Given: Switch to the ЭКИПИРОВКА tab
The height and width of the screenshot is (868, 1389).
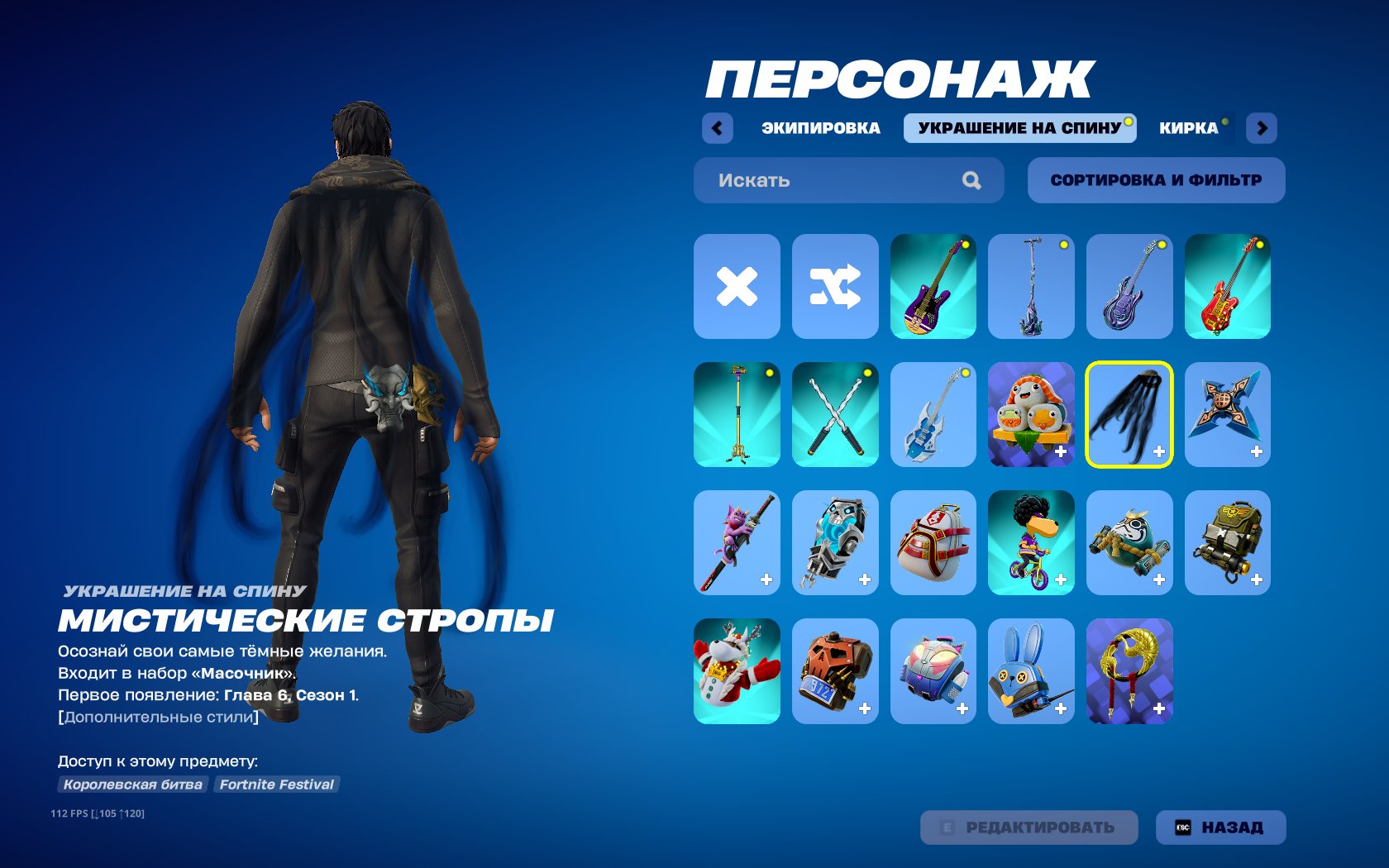Looking at the screenshot, I should tap(821, 127).
